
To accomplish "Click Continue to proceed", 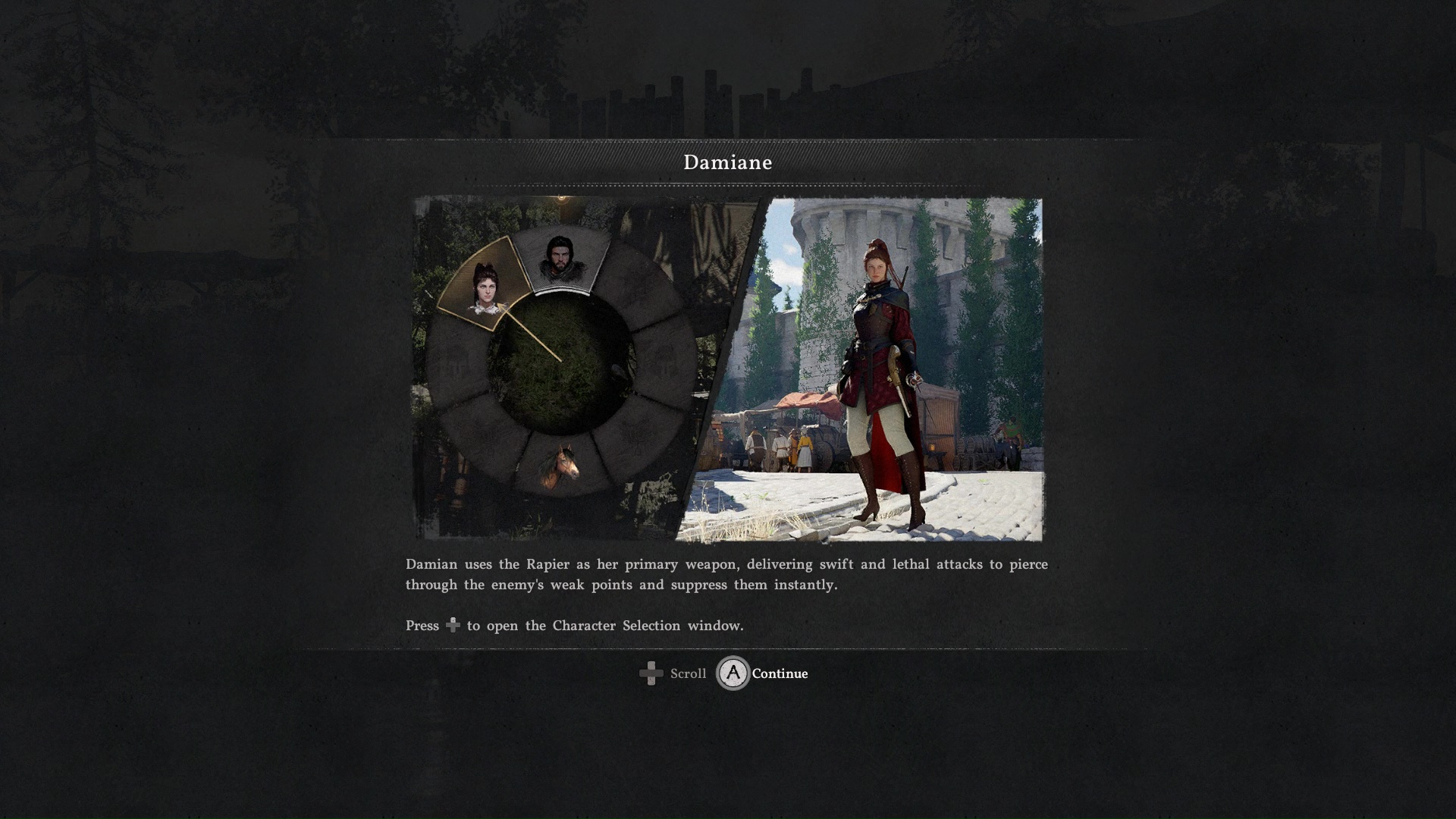I will 780,673.
